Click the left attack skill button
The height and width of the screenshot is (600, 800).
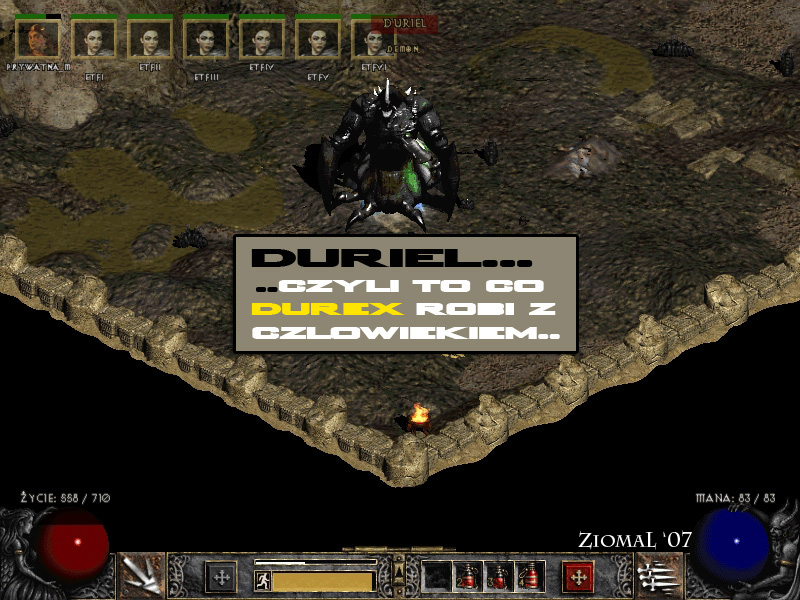tap(140, 577)
